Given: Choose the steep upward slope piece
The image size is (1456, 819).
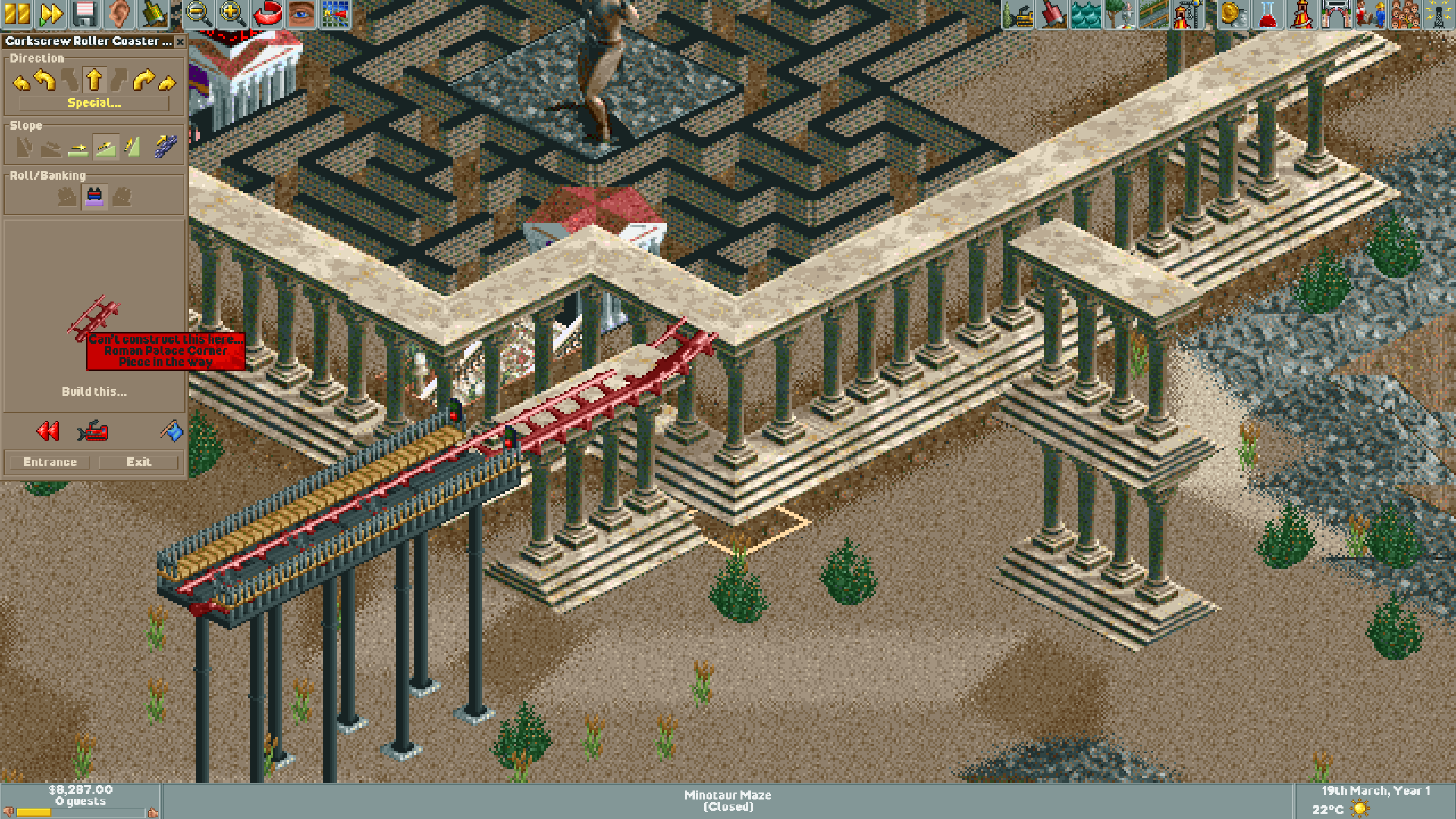Looking at the screenshot, I should tap(133, 146).
